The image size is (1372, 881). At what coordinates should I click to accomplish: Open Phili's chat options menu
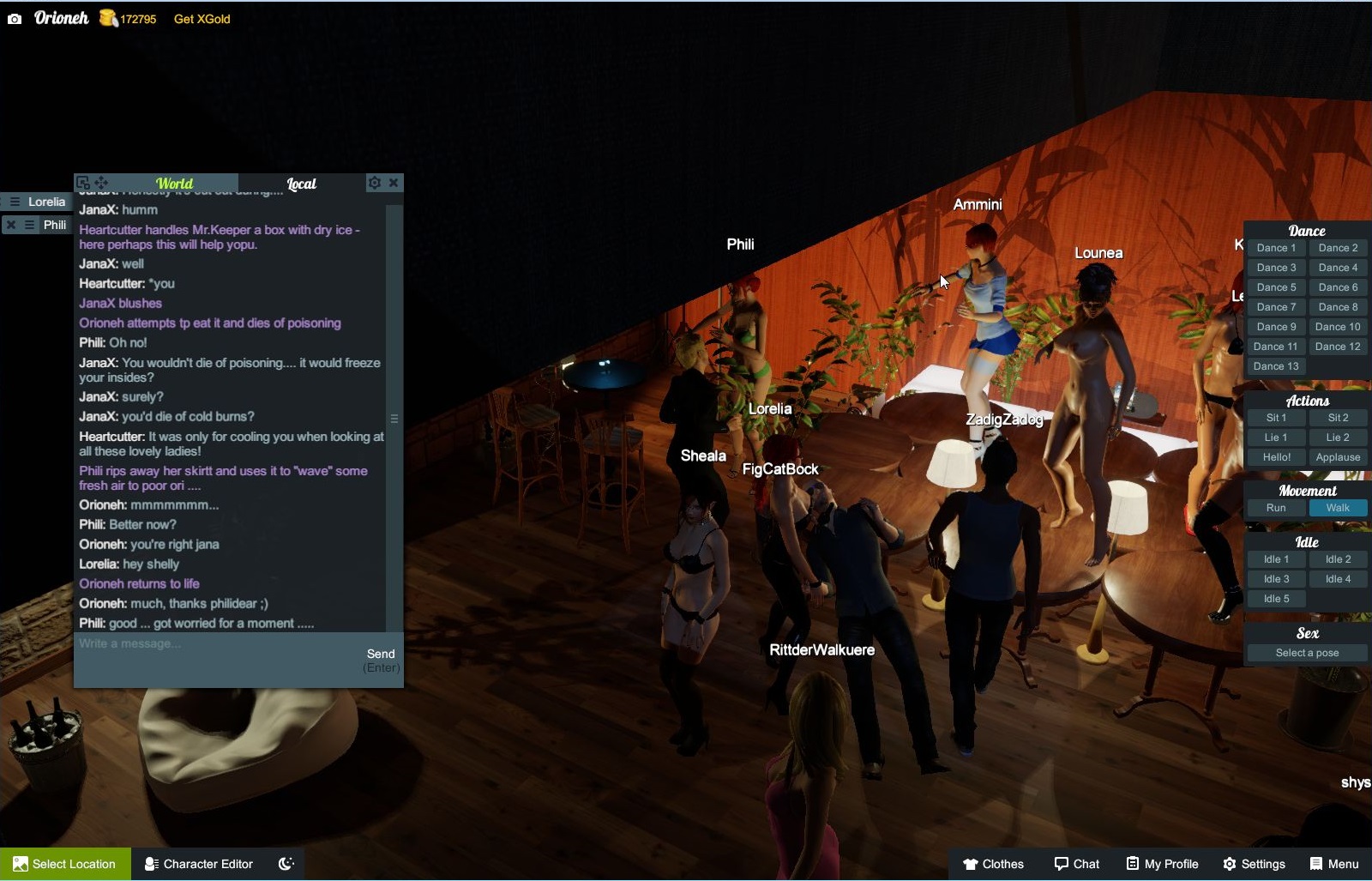29,225
